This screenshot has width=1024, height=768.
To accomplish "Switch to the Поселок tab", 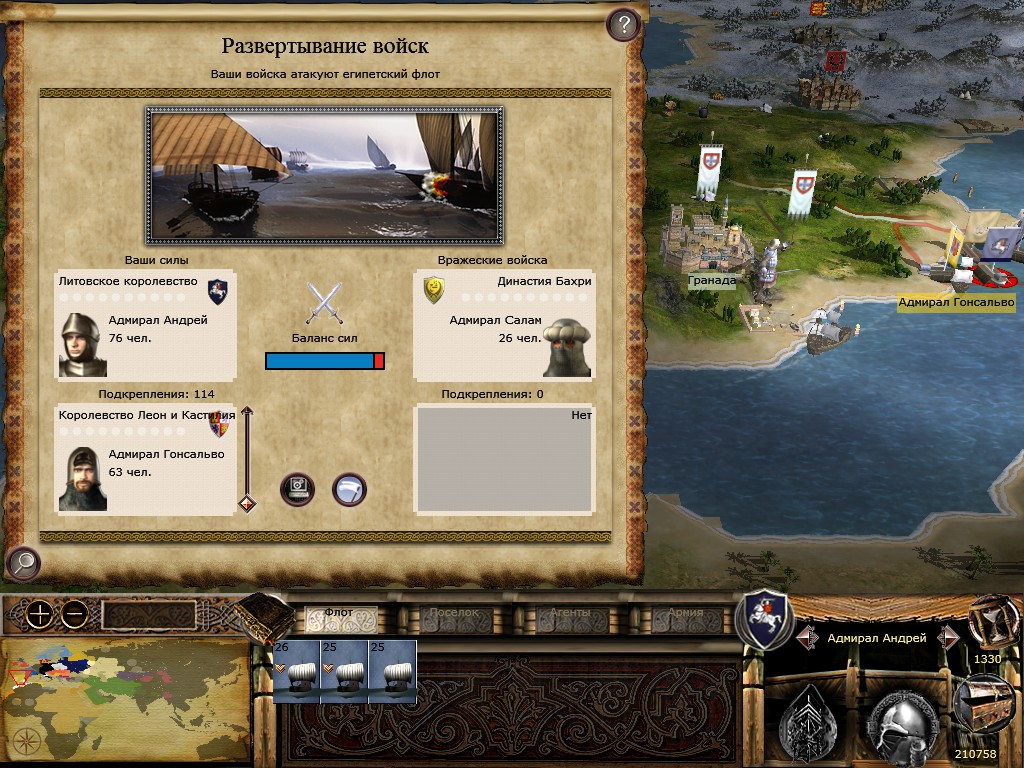I will [455, 614].
